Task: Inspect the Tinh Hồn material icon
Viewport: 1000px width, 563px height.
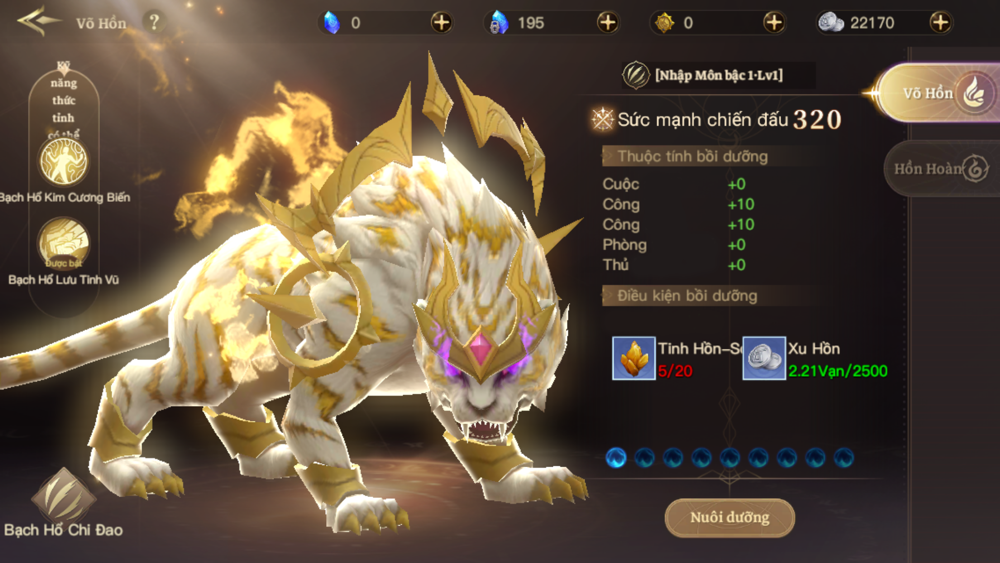Action: (x=633, y=358)
